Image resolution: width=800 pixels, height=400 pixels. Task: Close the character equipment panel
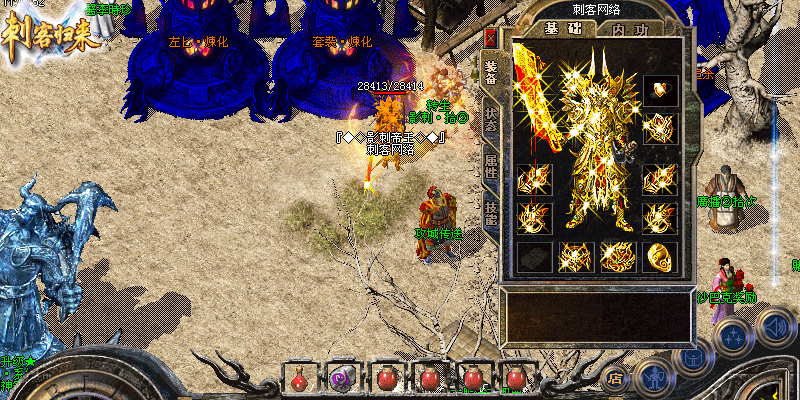pos(490,38)
